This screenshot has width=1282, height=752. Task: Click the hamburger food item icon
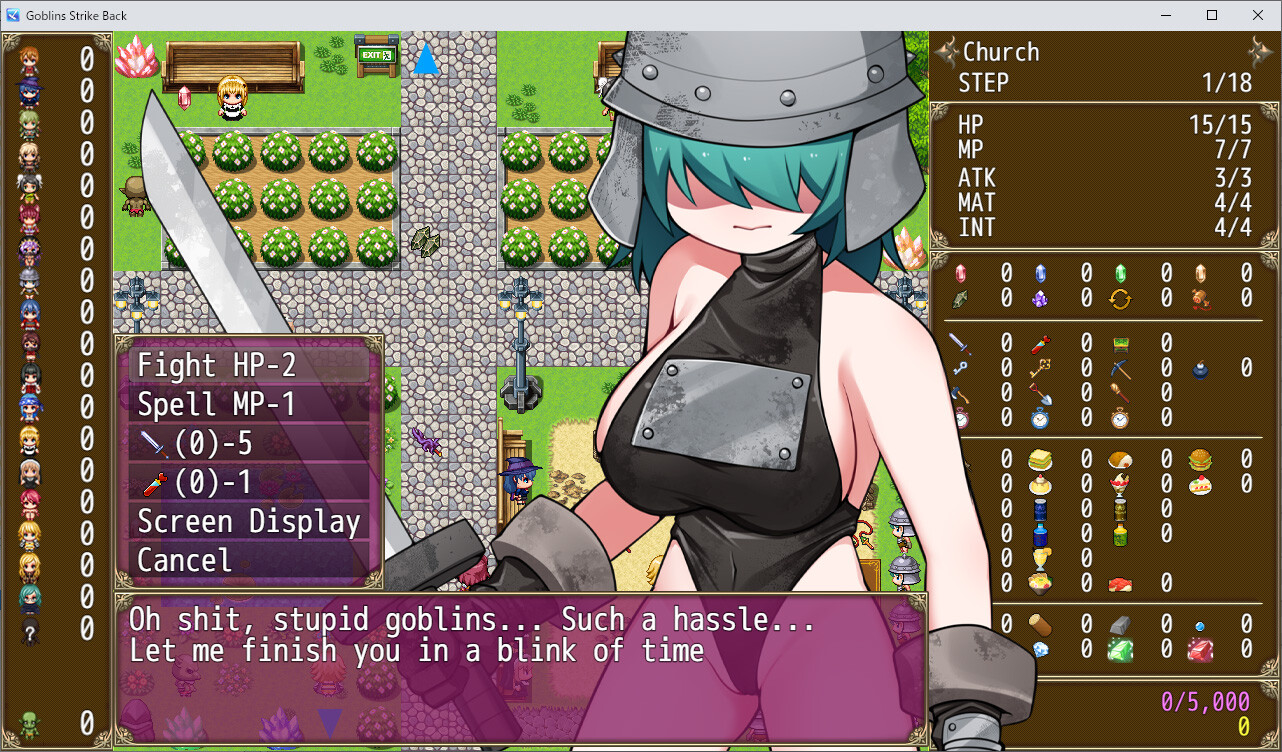[x=1199, y=460]
